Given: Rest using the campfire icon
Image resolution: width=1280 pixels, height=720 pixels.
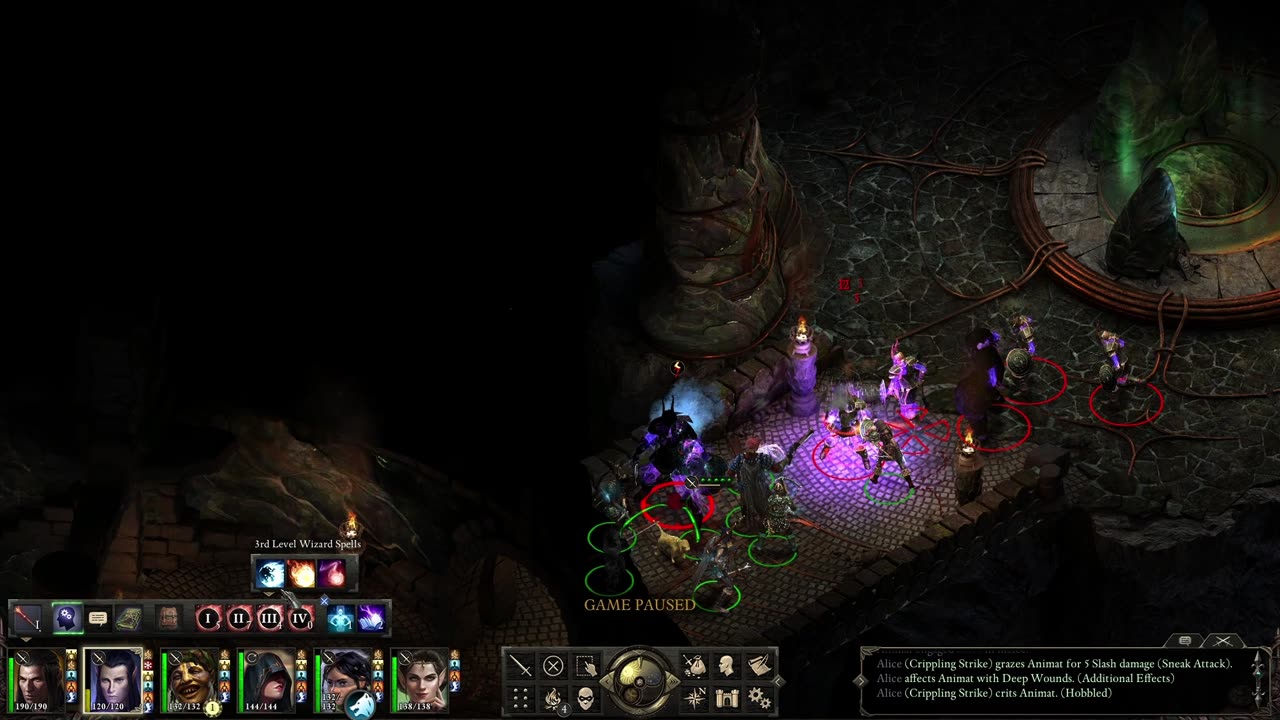Looking at the screenshot, I should (553, 698).
